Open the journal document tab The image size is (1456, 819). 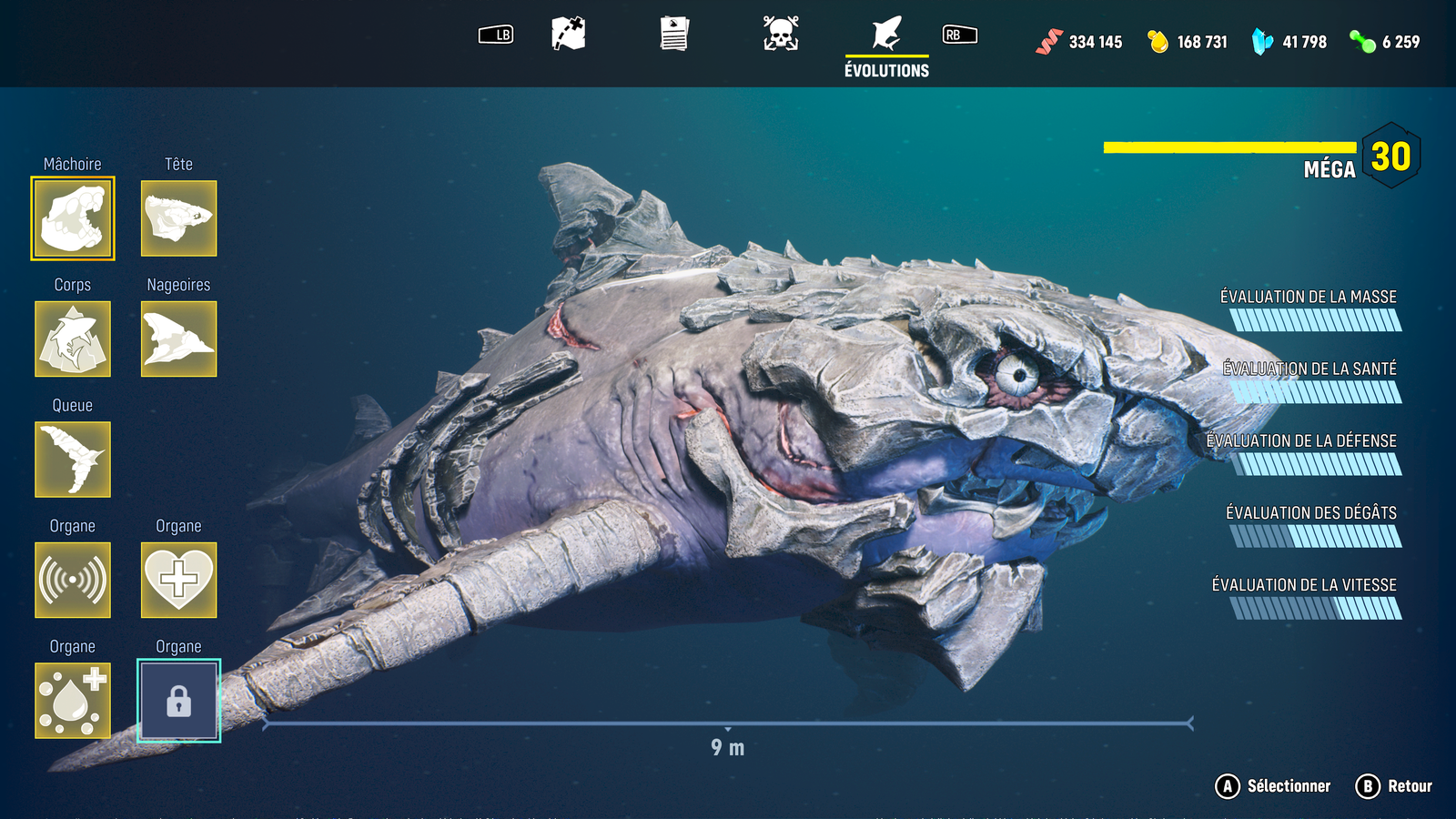674,35
